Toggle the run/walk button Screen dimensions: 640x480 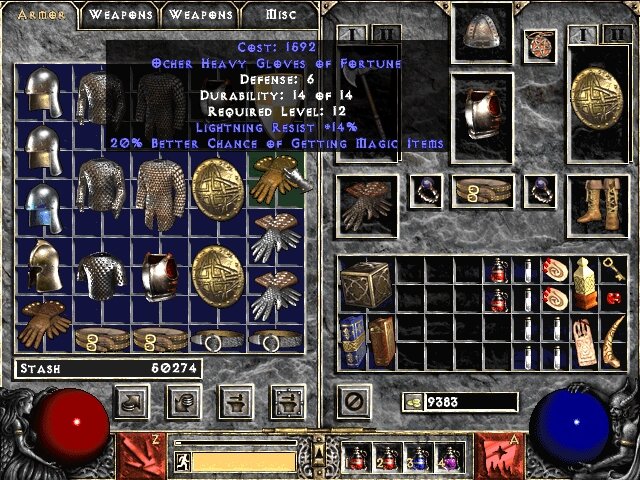pos(183,462)
